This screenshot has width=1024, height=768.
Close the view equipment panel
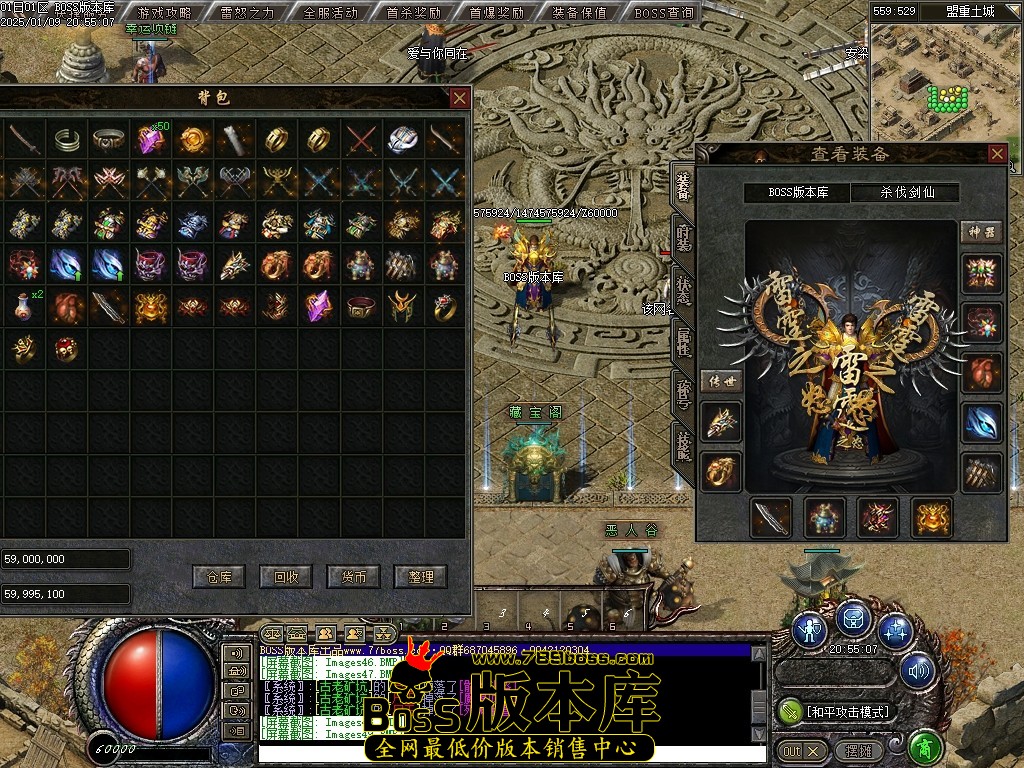(997, 154)
